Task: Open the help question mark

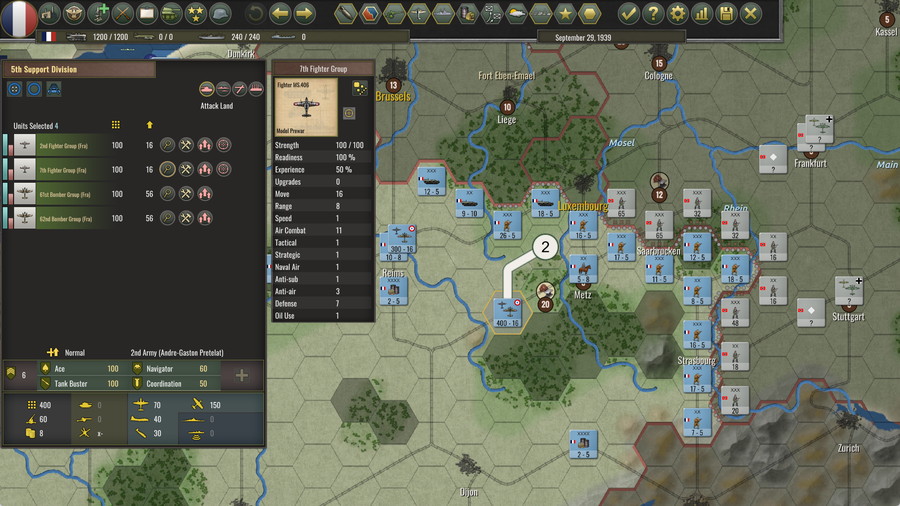Action: (653, 14)
